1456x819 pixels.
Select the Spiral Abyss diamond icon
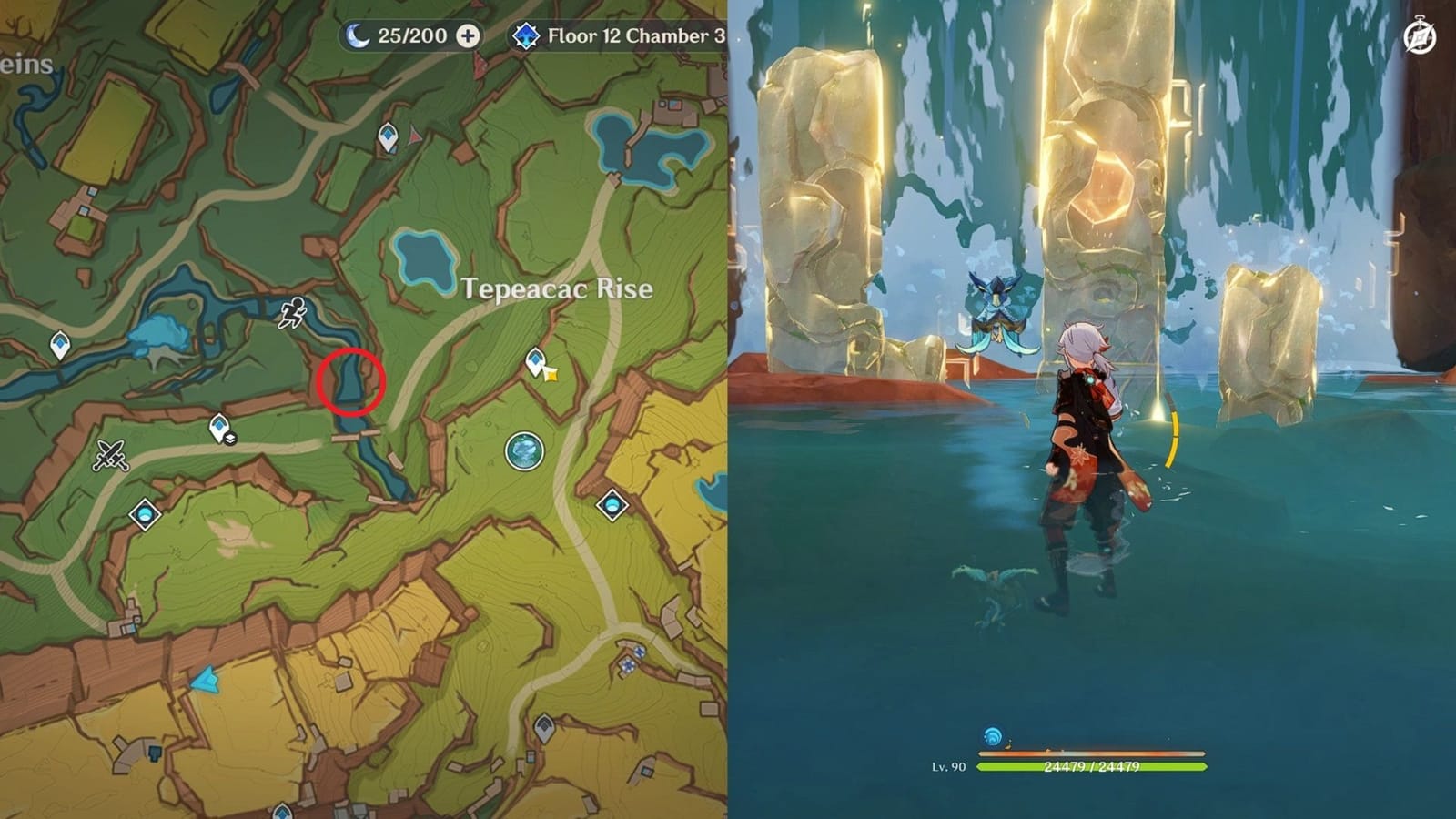point(528,36)
